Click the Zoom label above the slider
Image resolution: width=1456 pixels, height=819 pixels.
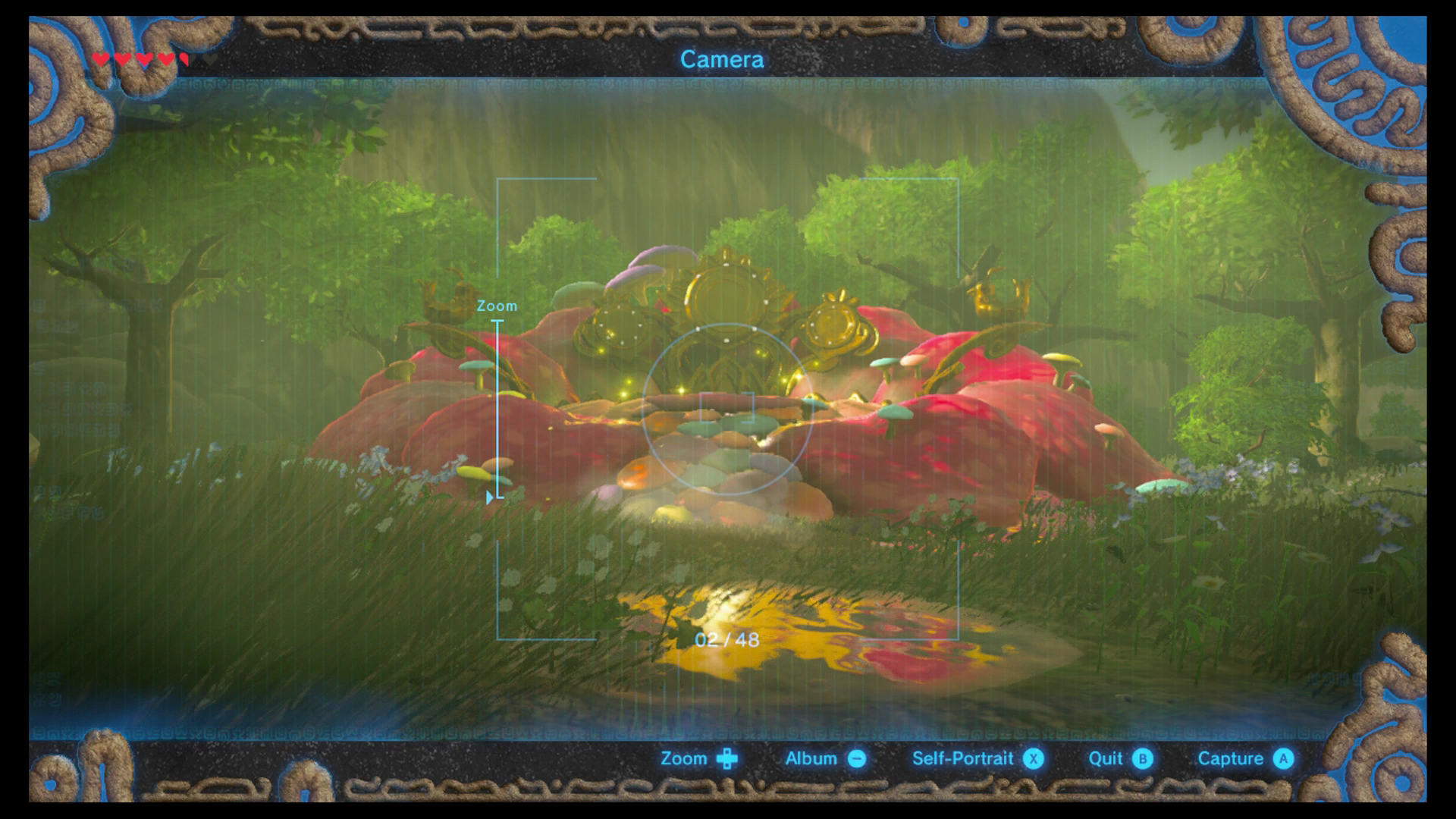click(x=497, y=306)
